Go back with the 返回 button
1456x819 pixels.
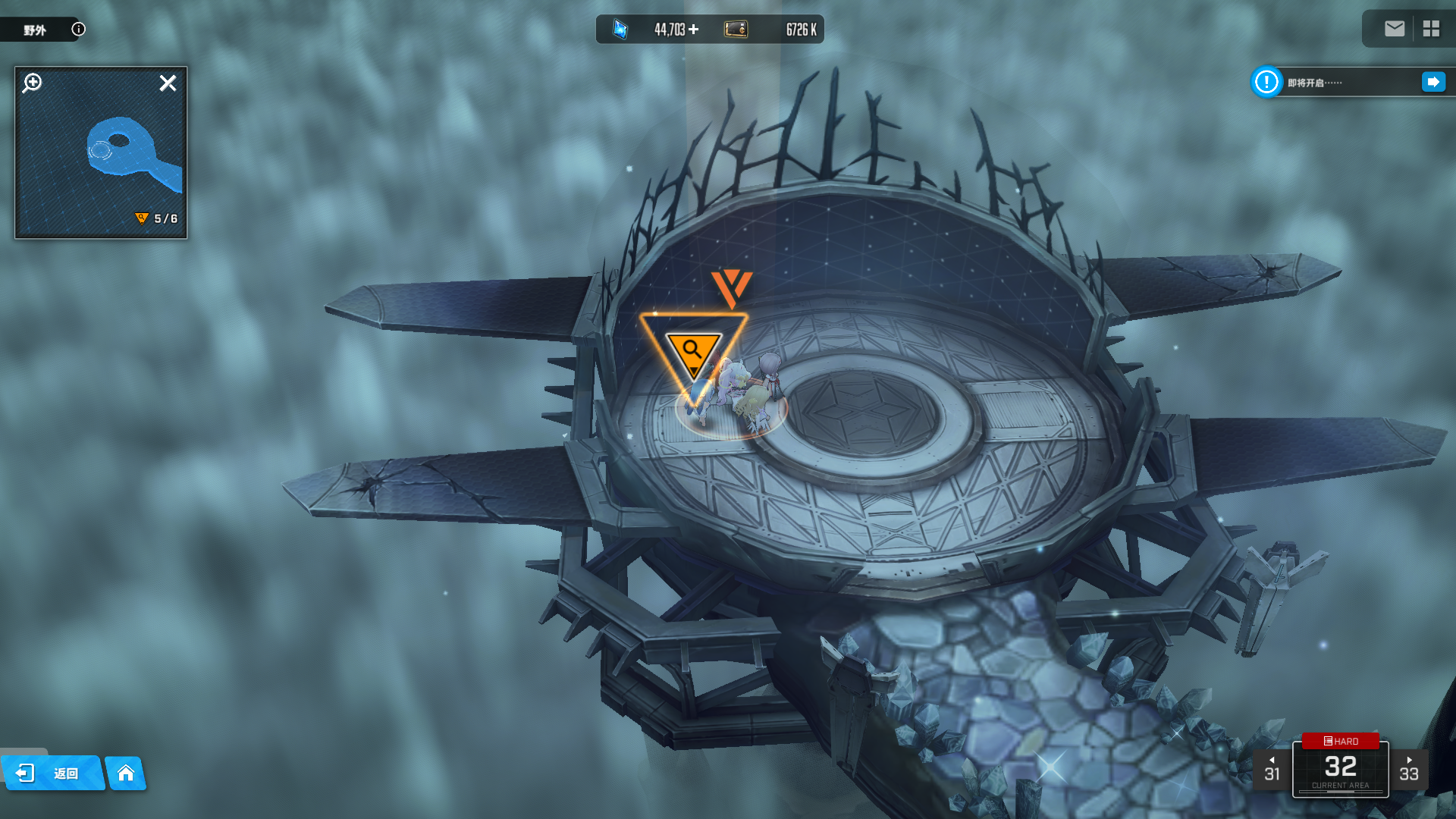click(53, 773)
